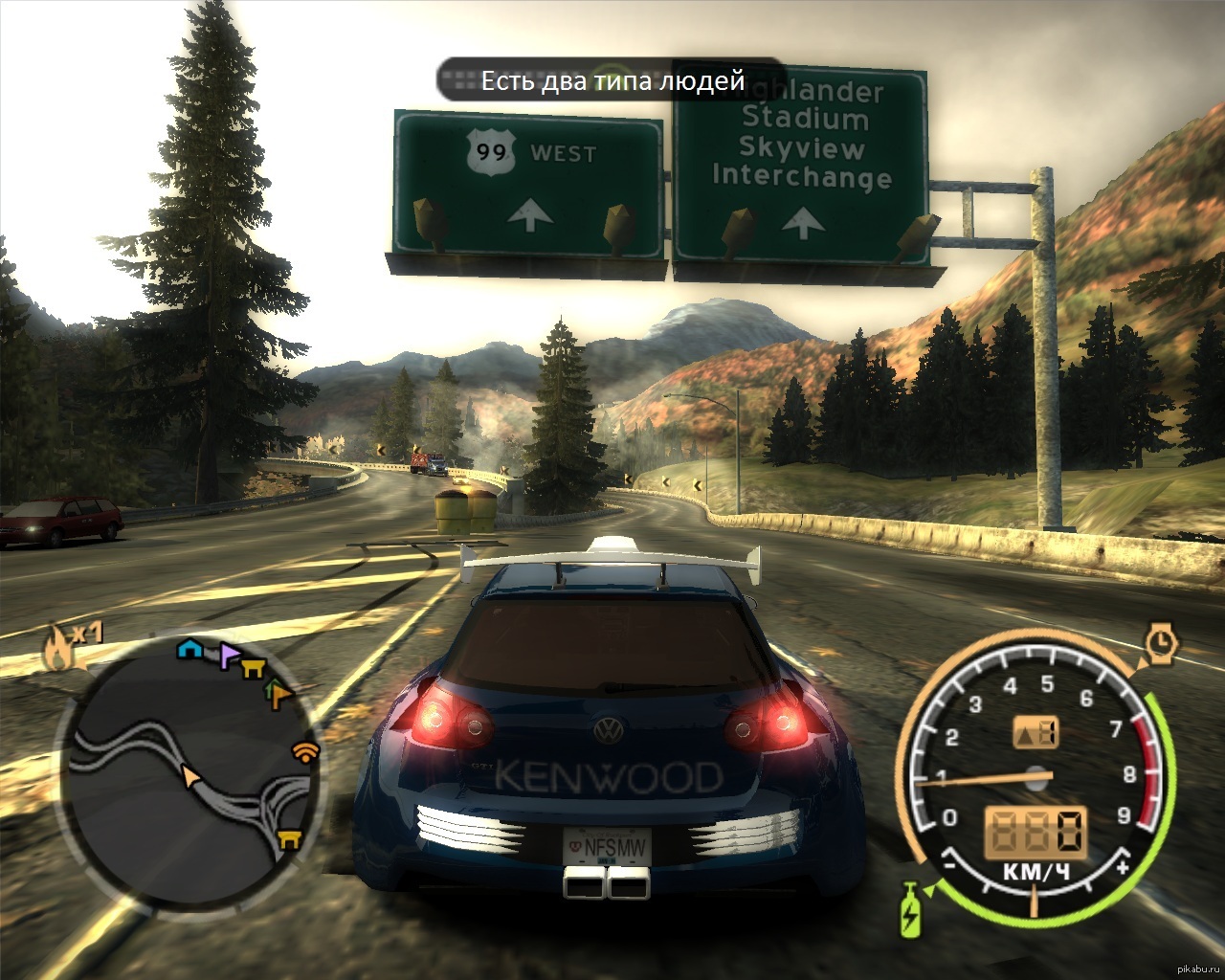Click the player arrow on the minimap
The height and width of the screenshot is (980, 1225).
(x=192, y=775)
